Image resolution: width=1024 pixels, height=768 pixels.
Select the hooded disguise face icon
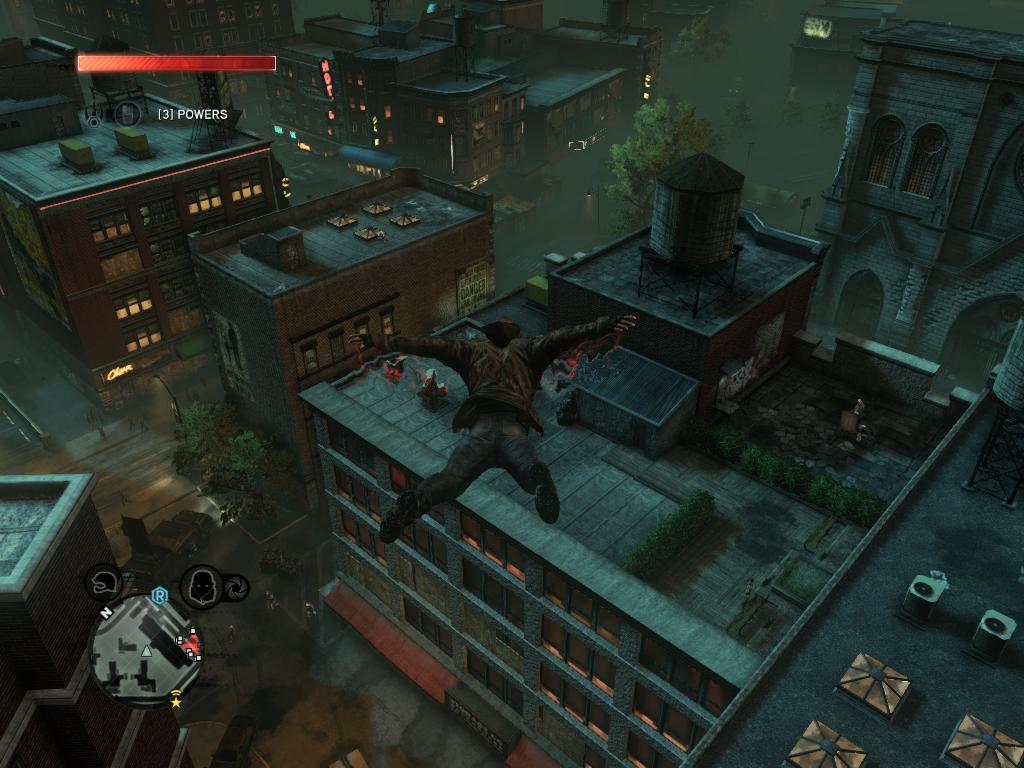203,585
